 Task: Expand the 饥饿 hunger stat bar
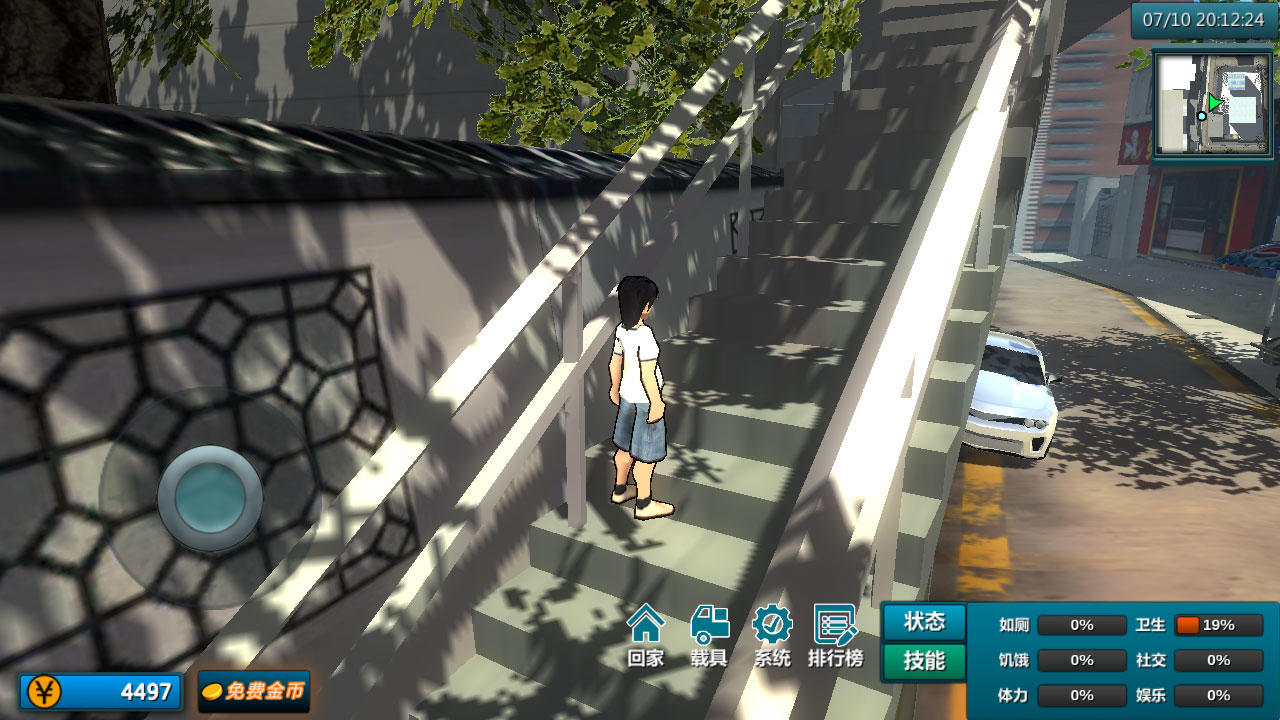pos(1080,660)
